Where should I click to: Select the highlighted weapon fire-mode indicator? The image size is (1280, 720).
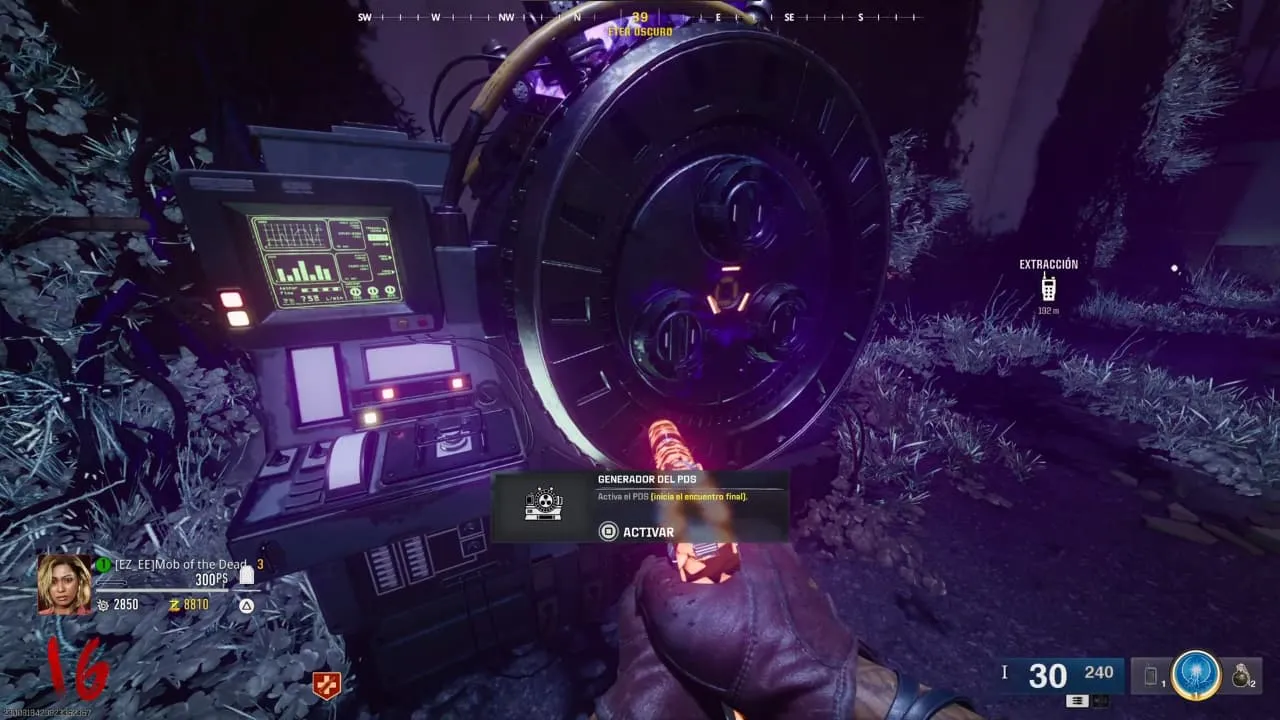pyautogui.click(x=1077, y=701)
